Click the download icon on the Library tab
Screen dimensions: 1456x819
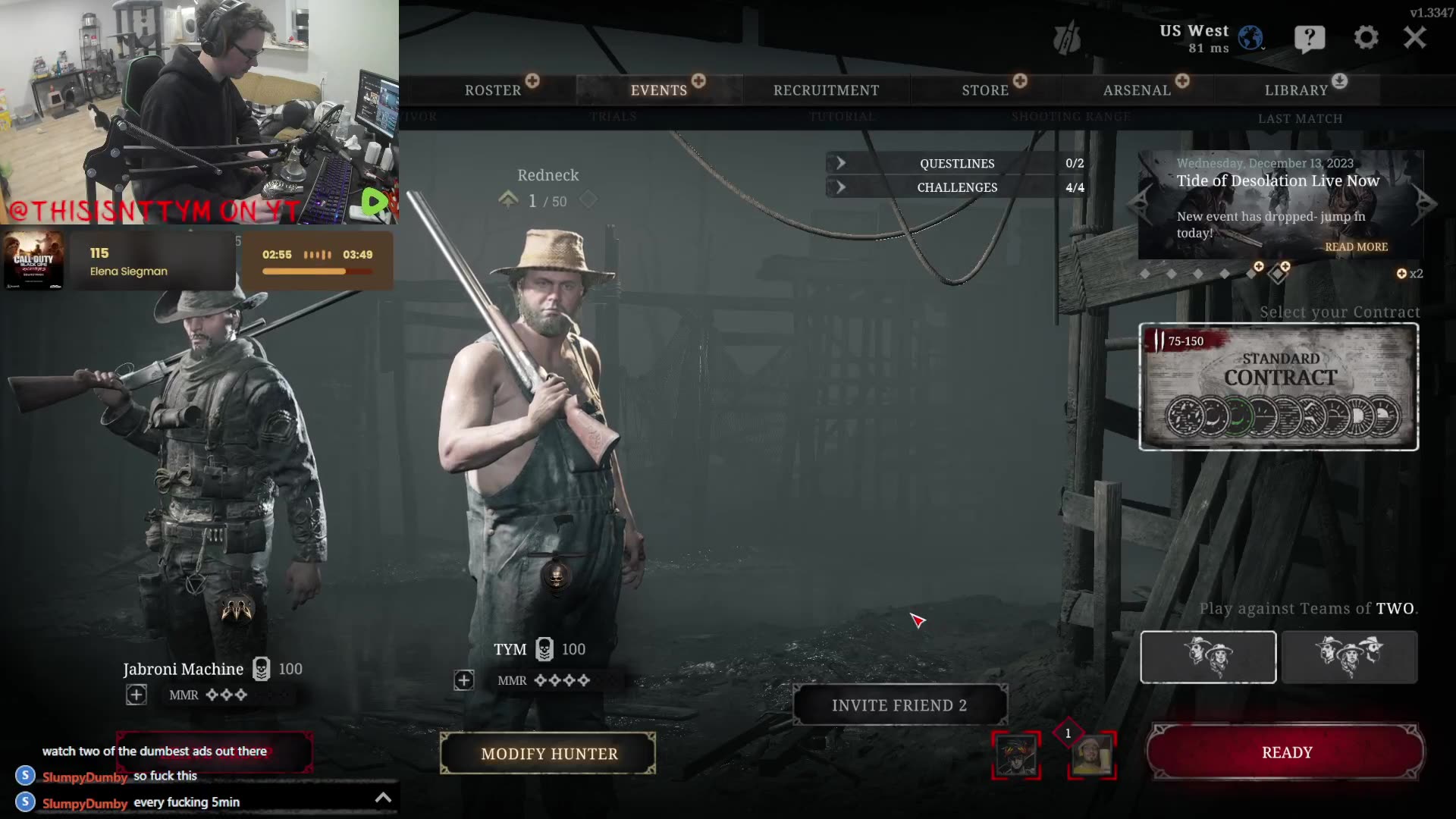pyautogui.click(x=1339, y=82)
